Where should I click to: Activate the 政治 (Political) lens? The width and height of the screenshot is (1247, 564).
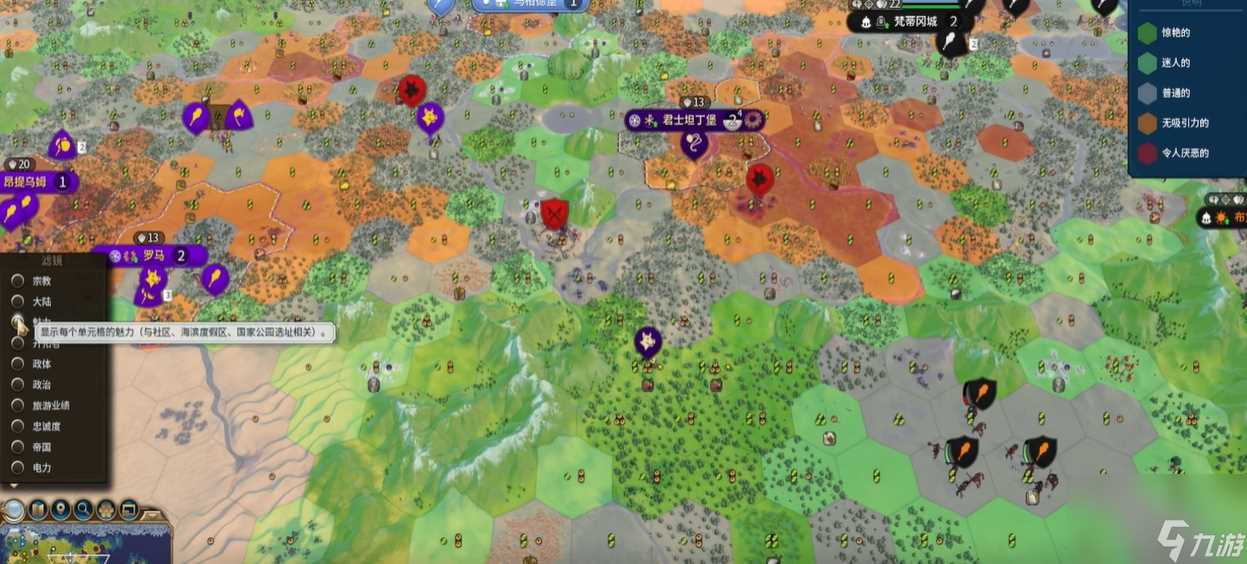[18, 384]
